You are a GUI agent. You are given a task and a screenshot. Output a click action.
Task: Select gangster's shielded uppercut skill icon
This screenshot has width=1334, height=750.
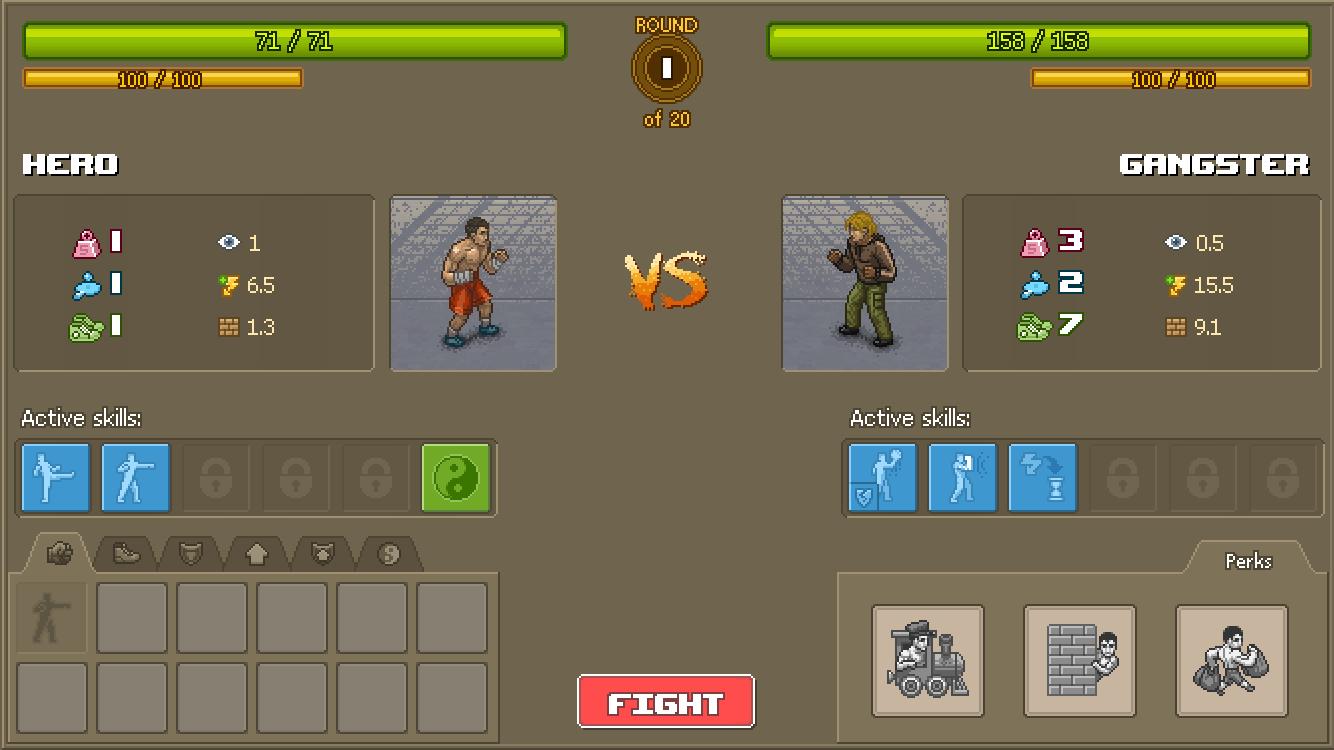(882, 478)
